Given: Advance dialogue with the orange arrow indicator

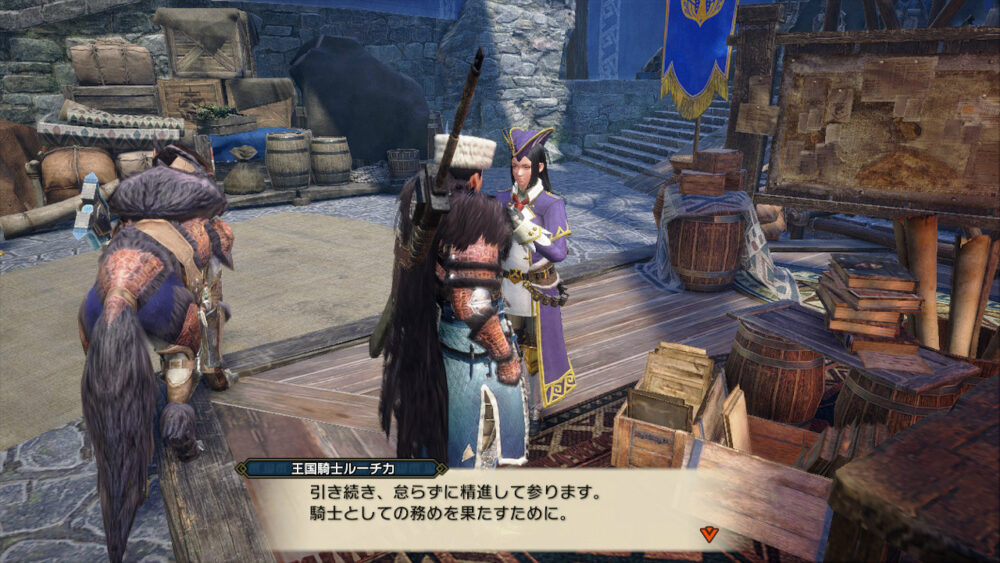Looking at the screenshot, I should [x=708, y=534].
